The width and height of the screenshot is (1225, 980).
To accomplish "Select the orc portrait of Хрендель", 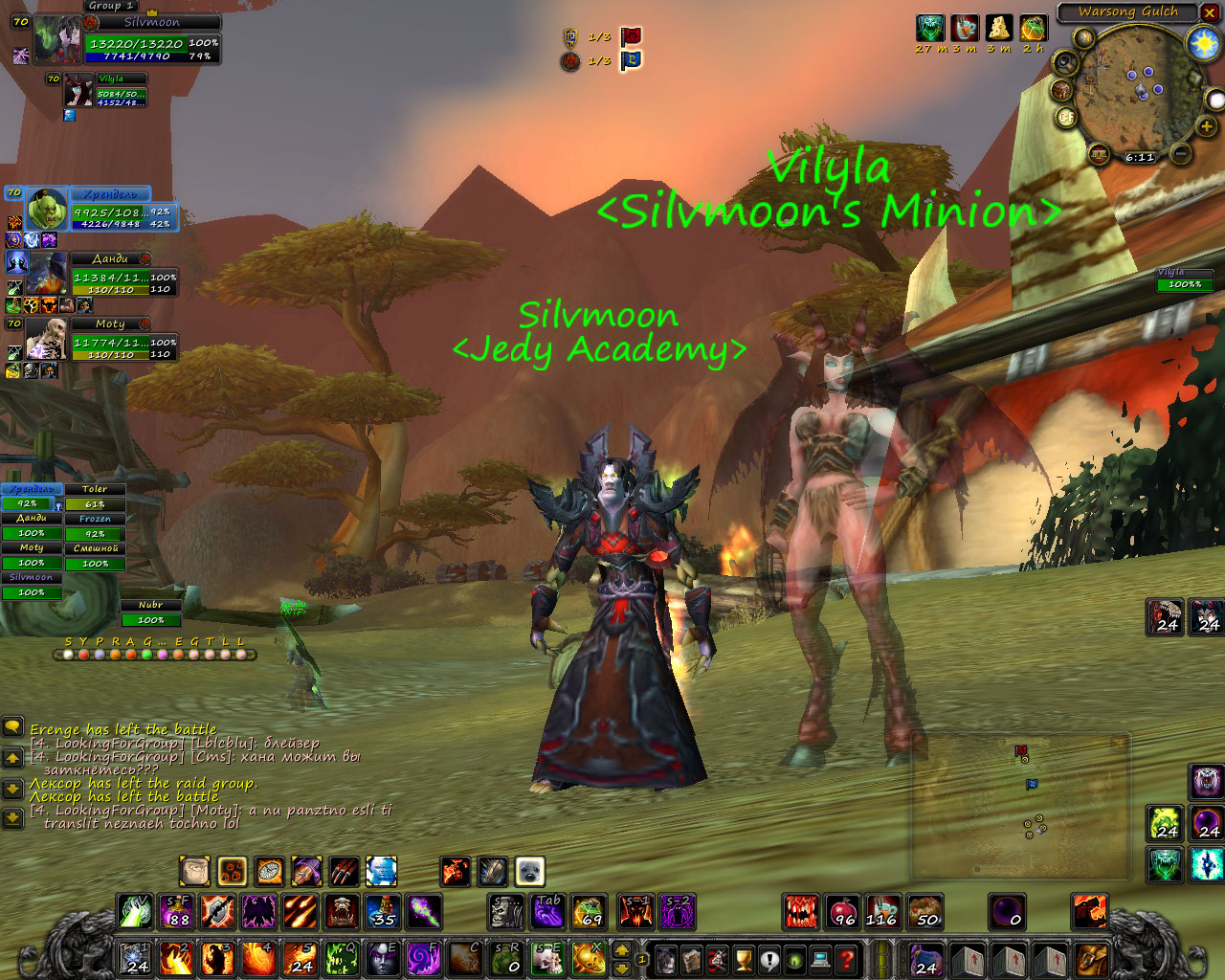I will [x=46, y=210].
